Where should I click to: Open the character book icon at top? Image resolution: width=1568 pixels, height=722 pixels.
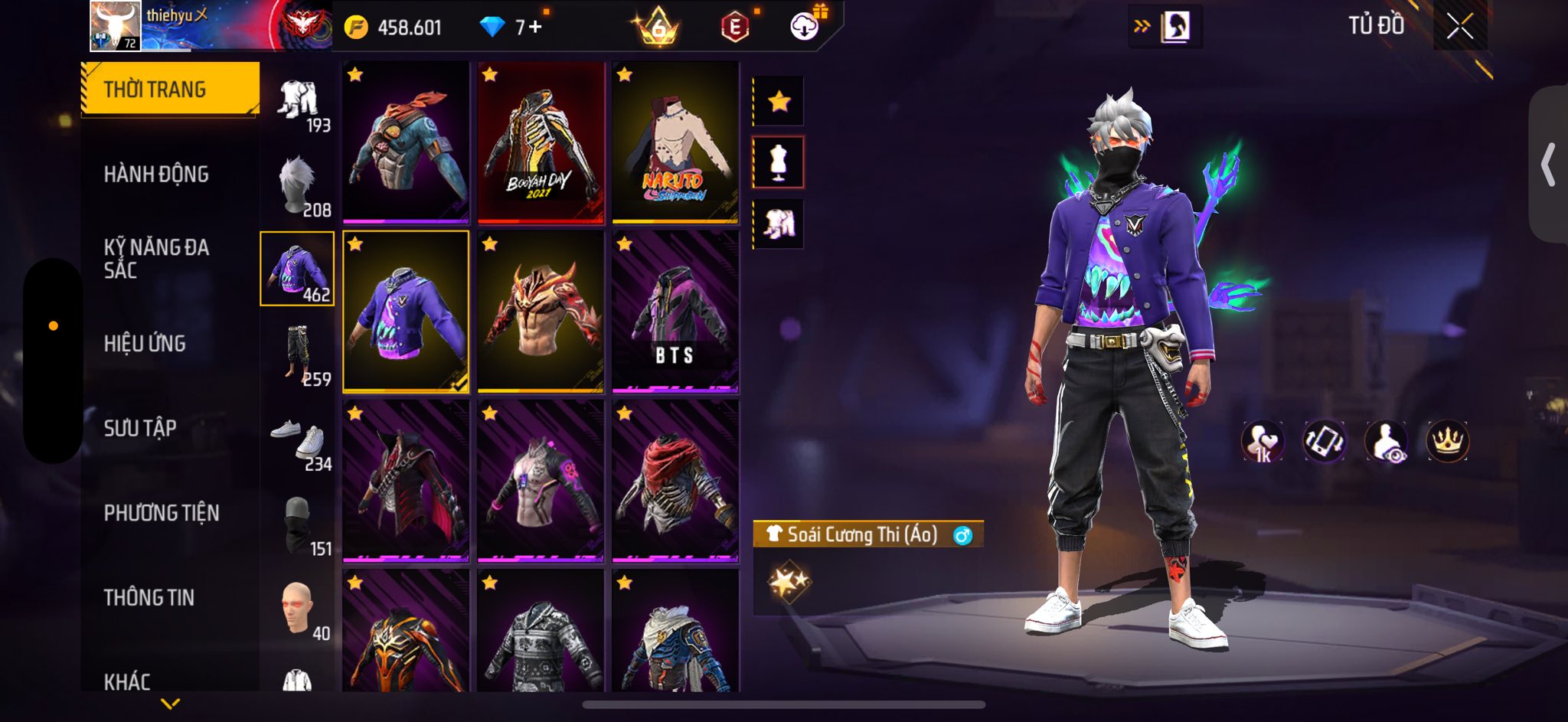(1174, 28)
